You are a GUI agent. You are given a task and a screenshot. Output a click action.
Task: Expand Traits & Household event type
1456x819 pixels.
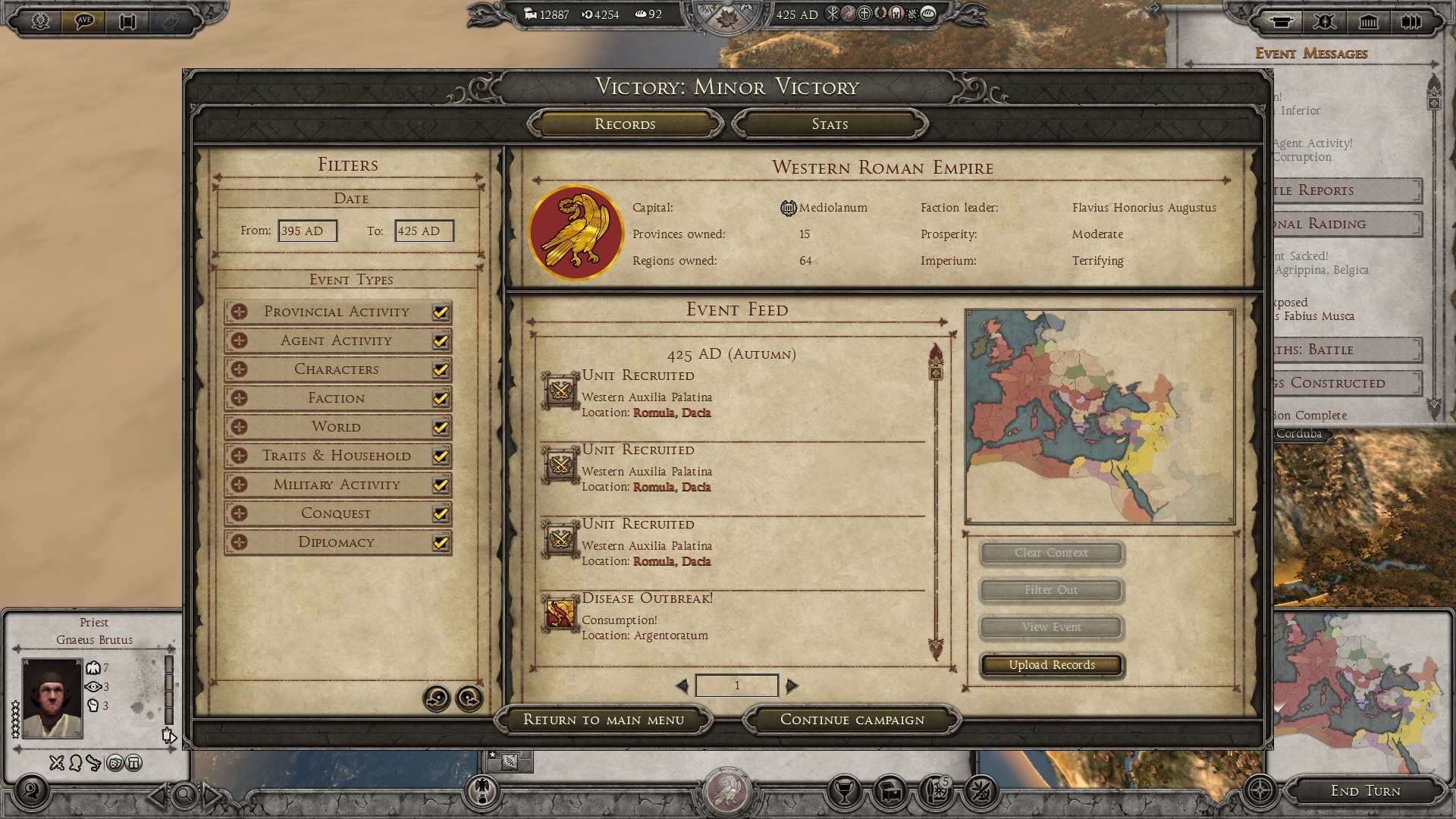[x=240, y=456]
